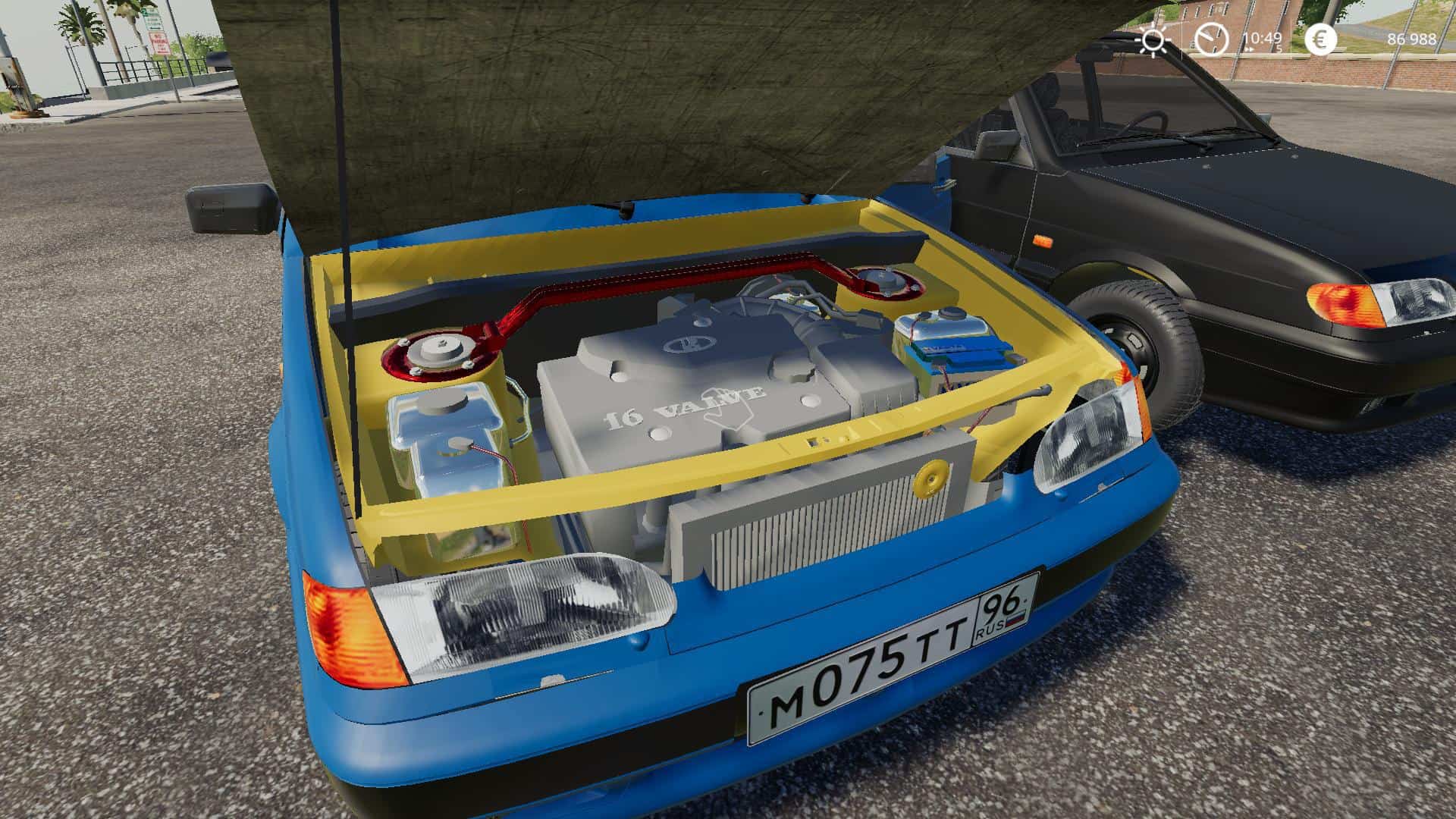Click the sun weather icon
Image resolution: width=1456 pixels, height=819 pixels.
click(x=1153, y=39)
